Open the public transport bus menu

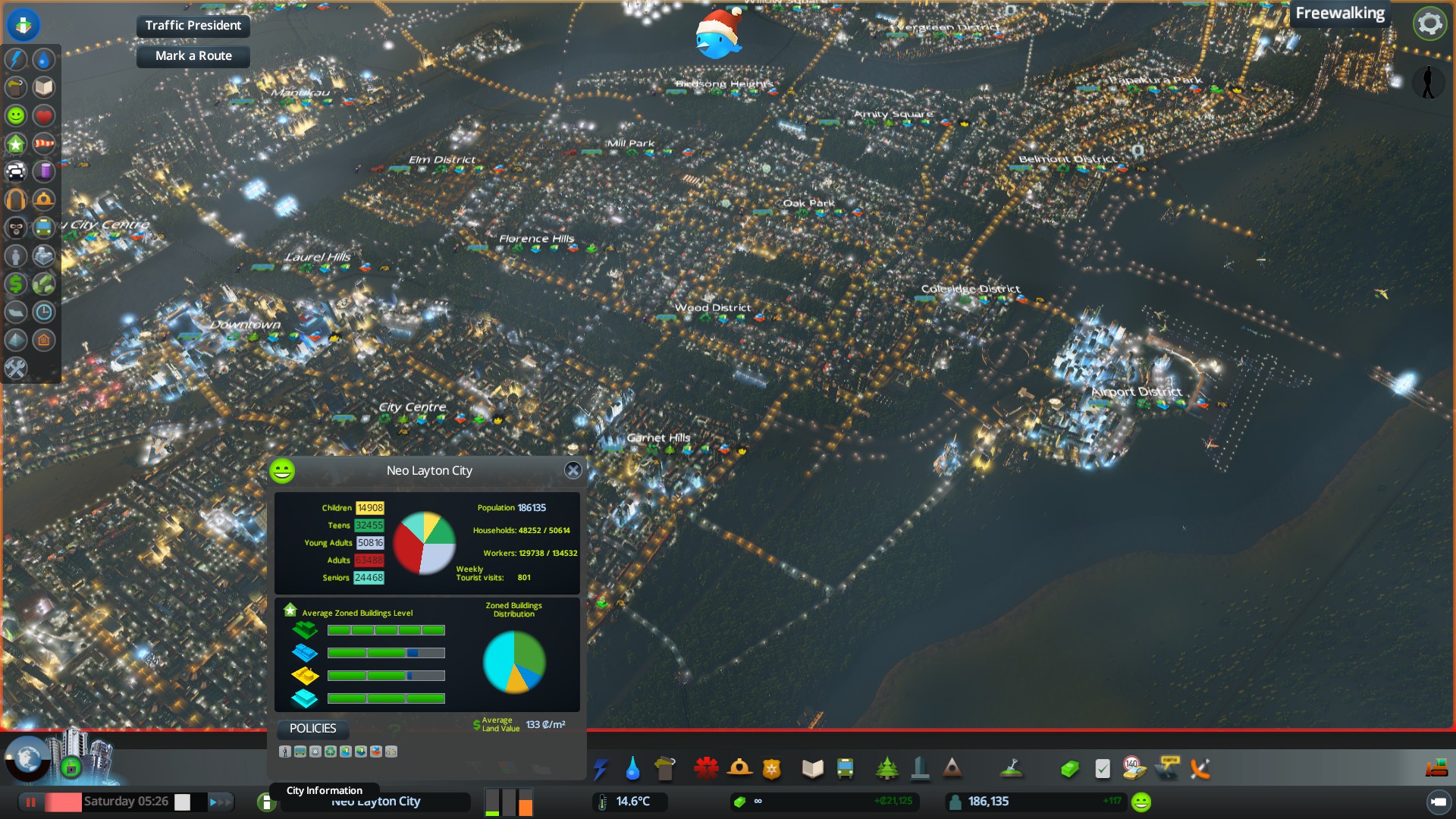coord(845,769)
